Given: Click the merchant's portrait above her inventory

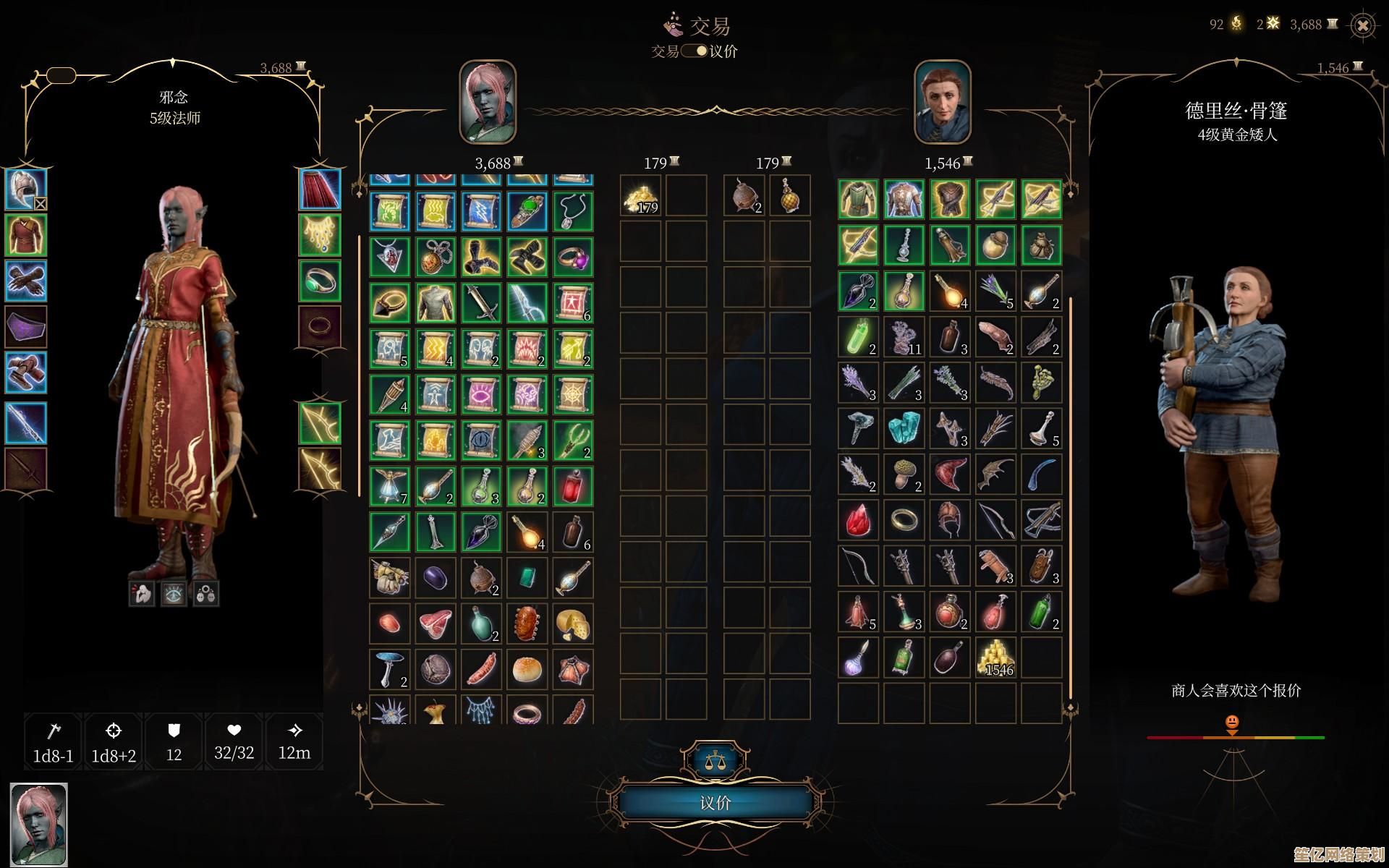Looking at the screenshot, I should 942,102.
